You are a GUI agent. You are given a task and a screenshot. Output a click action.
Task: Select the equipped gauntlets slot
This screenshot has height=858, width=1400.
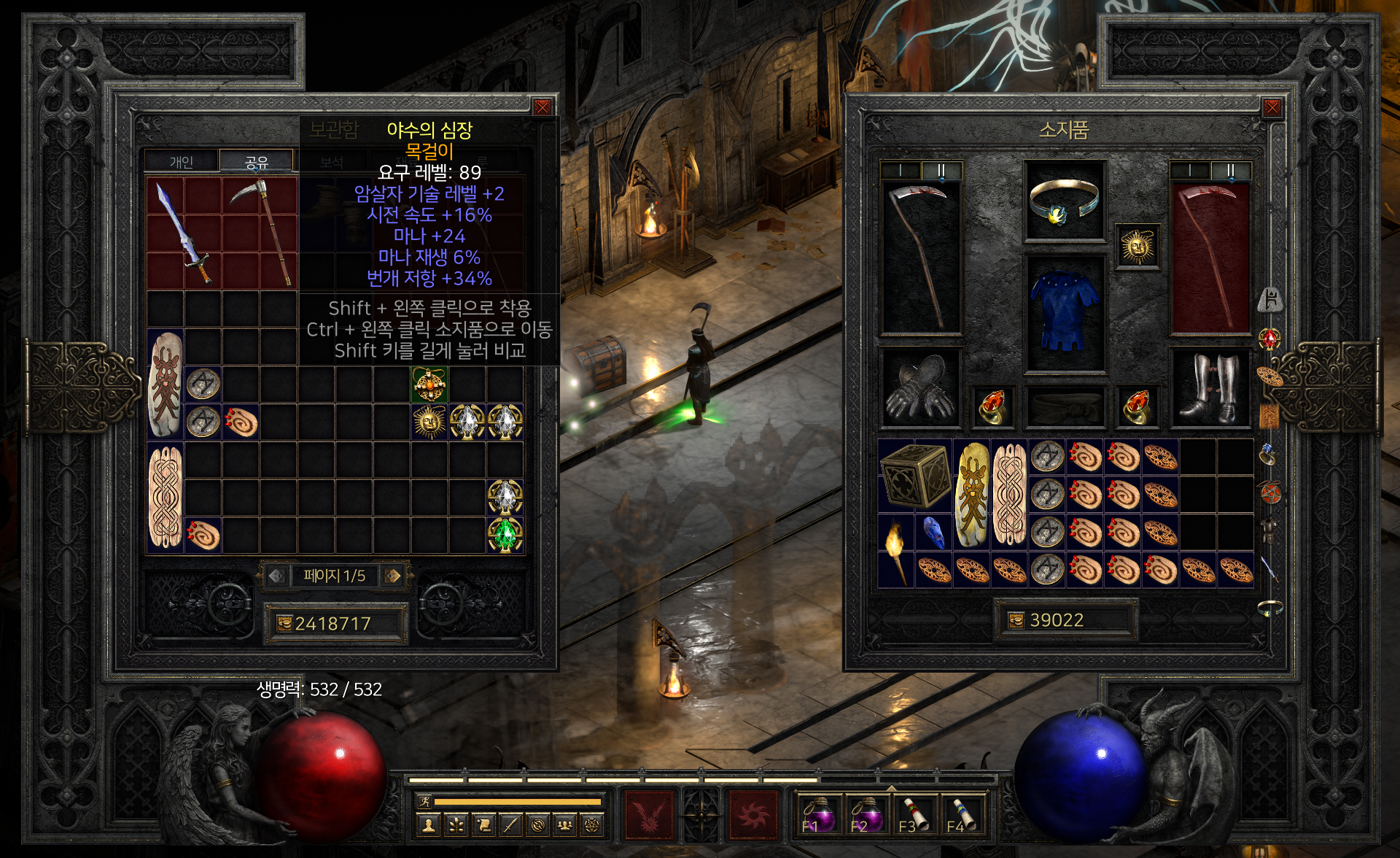919,387
